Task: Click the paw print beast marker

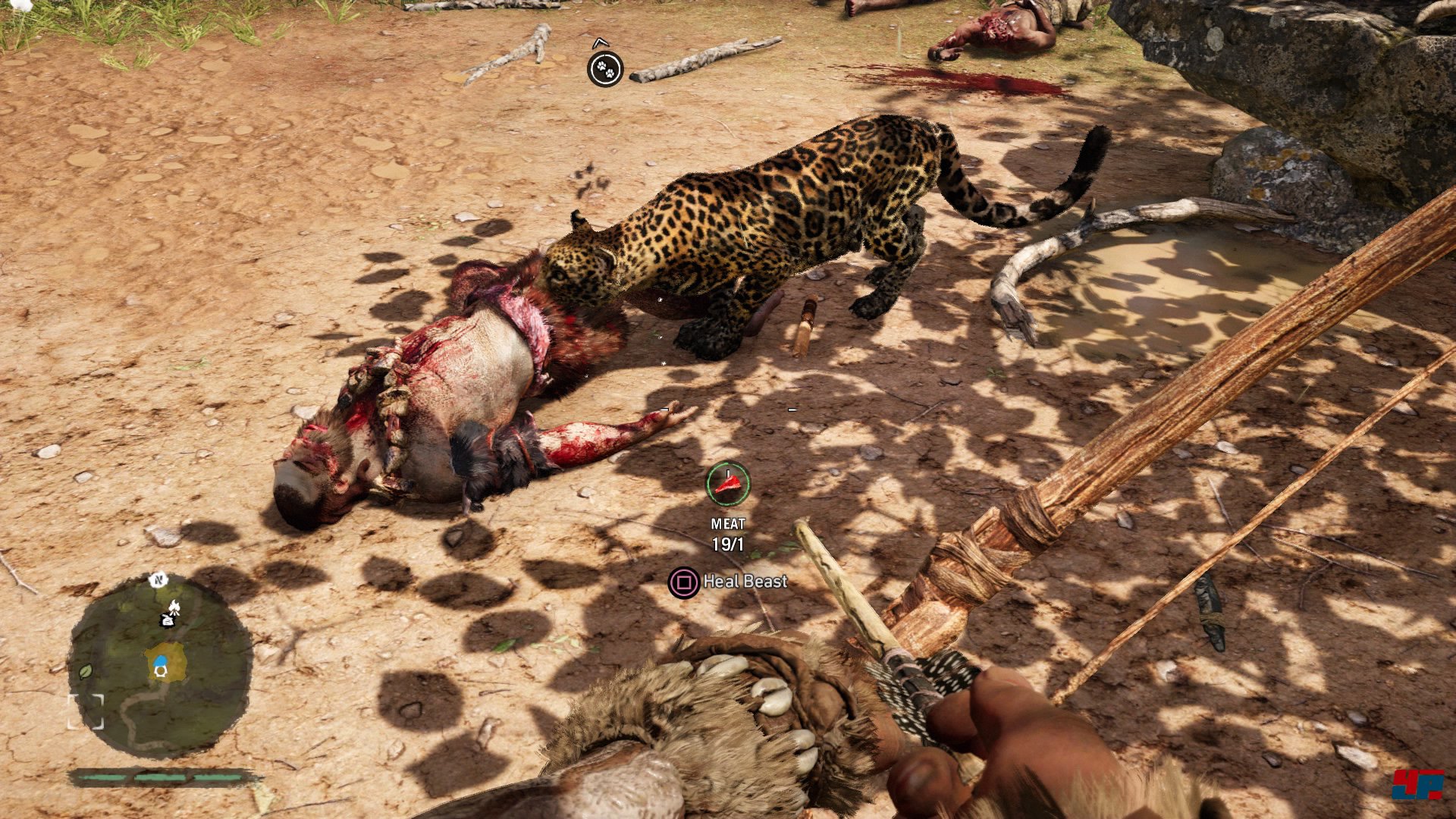Action: 605,69
